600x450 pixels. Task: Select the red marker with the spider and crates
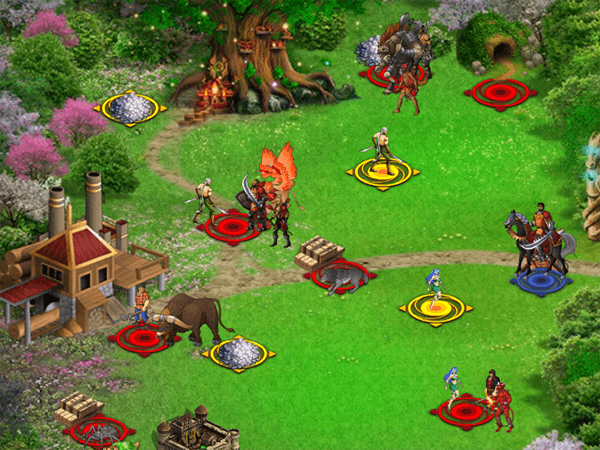(99, 431)
